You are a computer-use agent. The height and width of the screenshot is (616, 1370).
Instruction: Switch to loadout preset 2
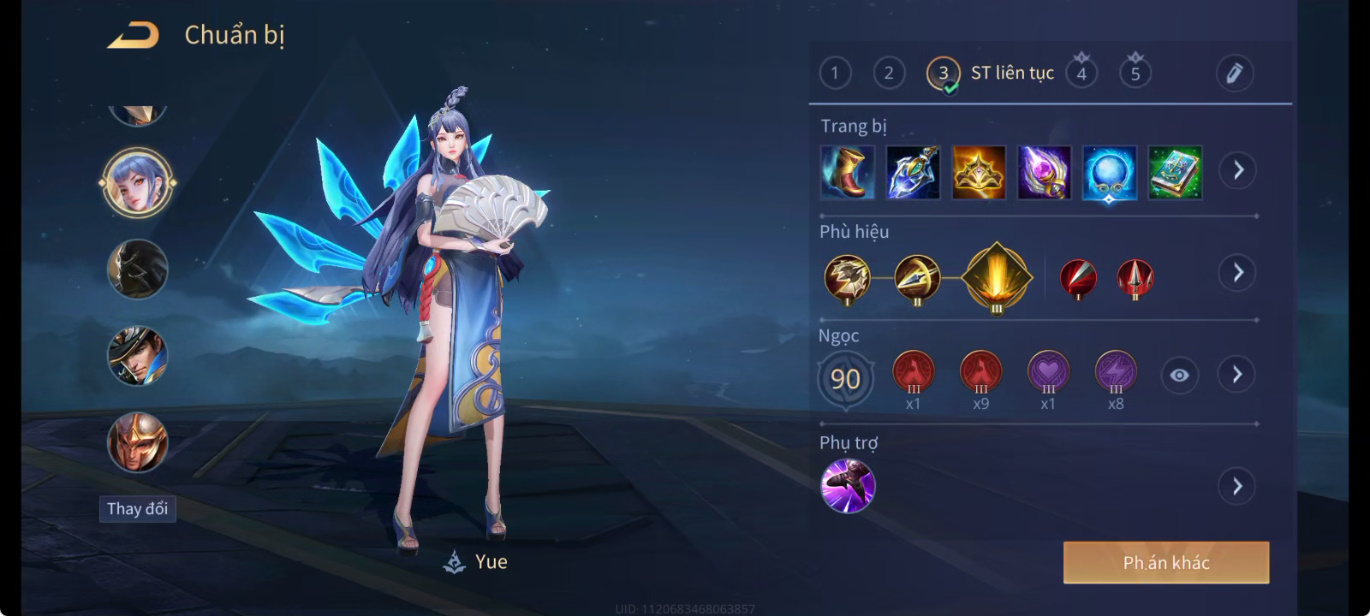[889, 73]
